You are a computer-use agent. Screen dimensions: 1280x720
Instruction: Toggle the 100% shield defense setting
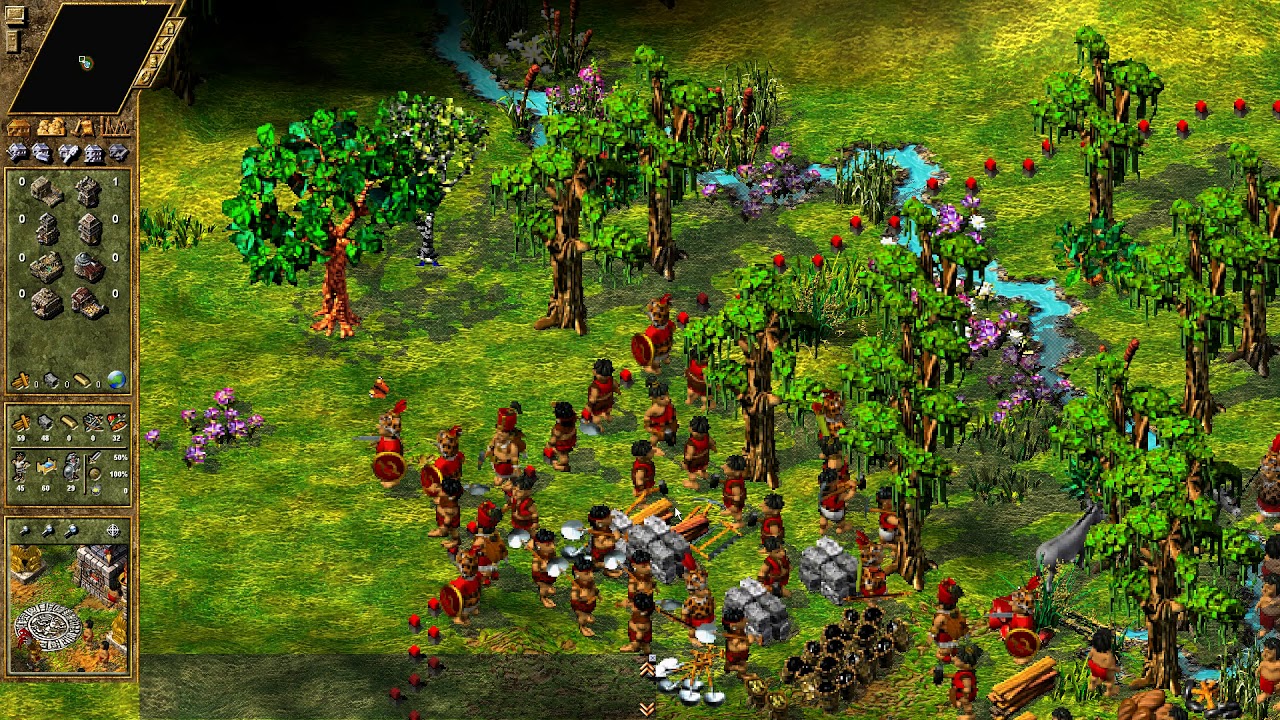click(96, 472)
